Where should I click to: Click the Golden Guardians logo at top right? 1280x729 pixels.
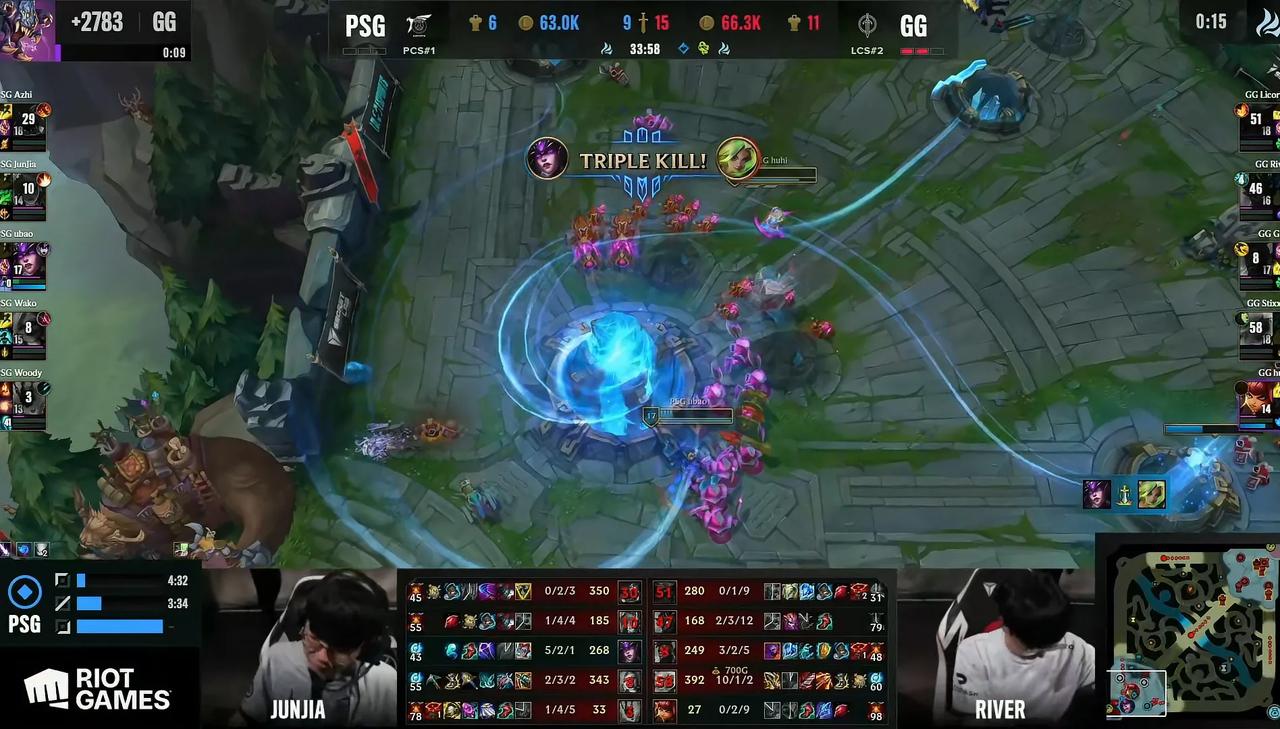867,24
